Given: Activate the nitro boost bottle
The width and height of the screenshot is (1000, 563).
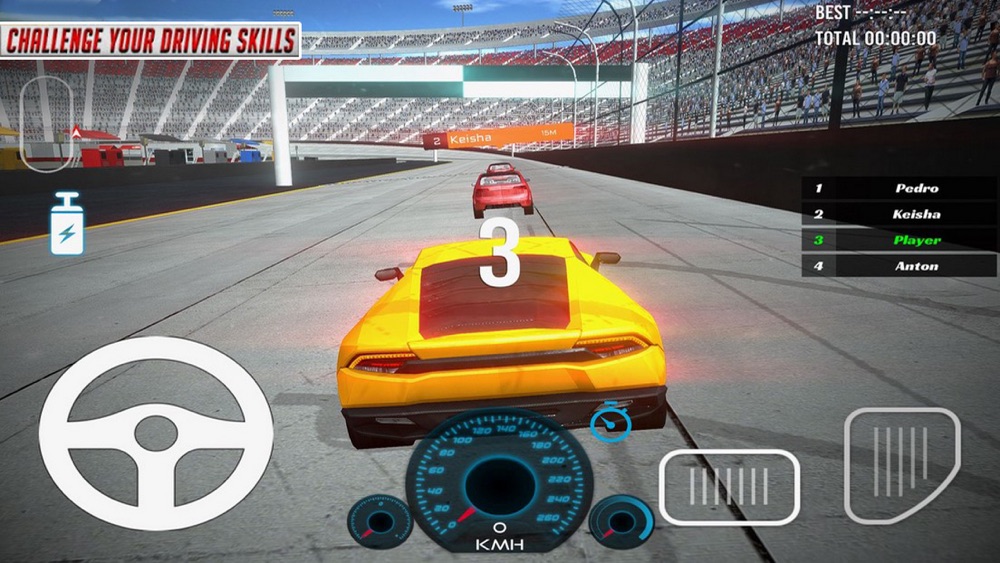Looking at the screenshot, I should (x=67, y=224).
